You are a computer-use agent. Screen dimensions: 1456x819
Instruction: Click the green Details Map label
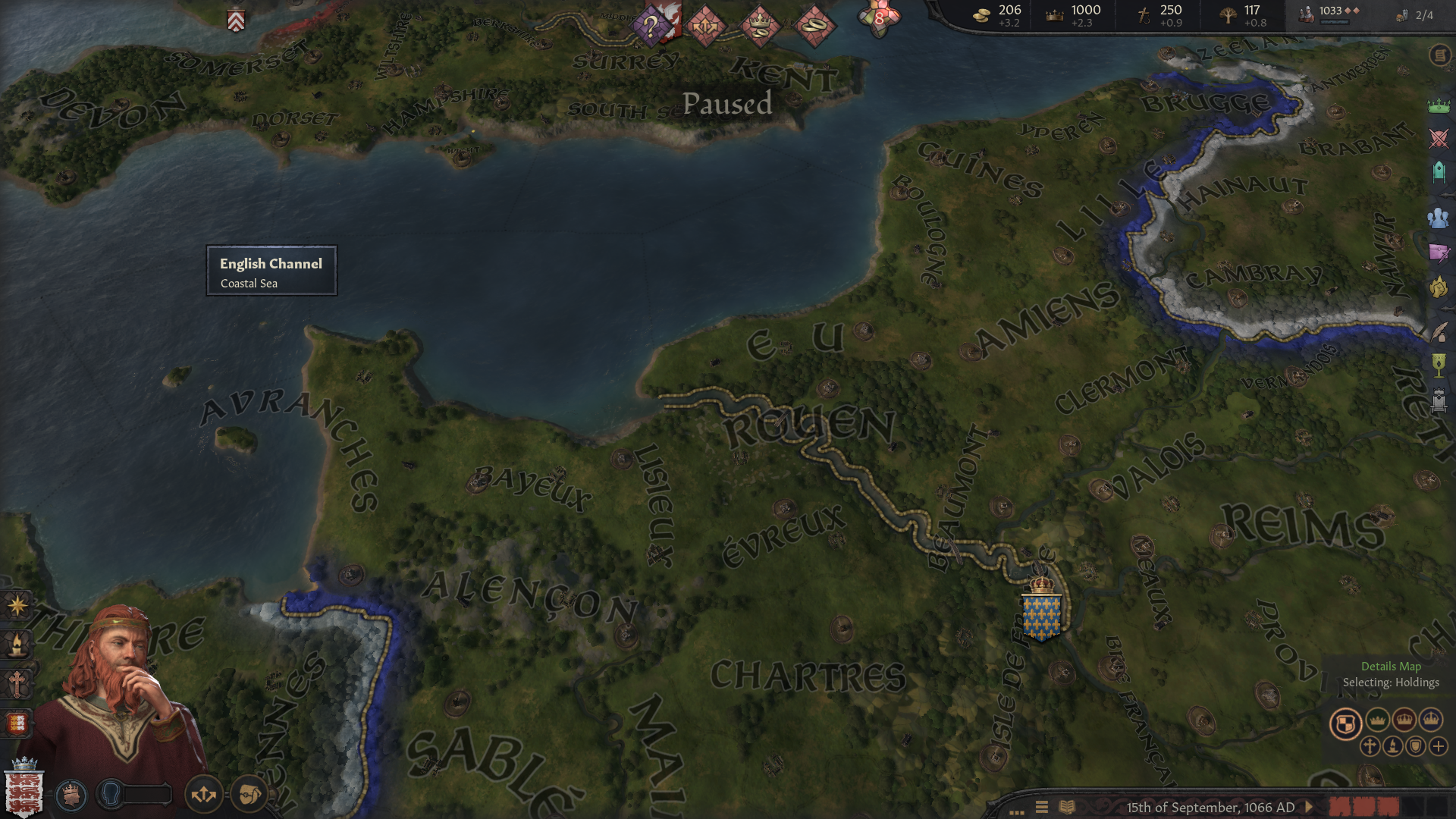point(1392,667)
